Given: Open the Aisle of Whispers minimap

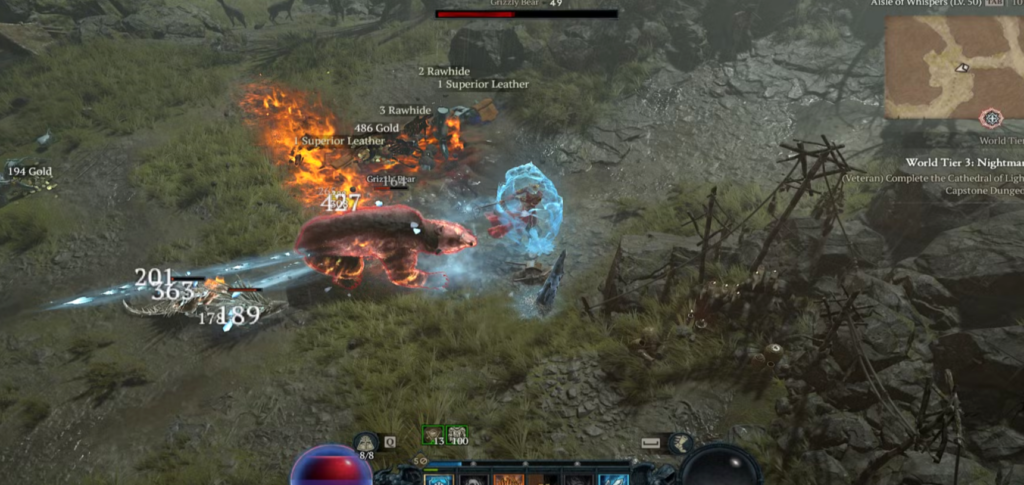Looking at the screenshot, I should [x=953, y=66].
